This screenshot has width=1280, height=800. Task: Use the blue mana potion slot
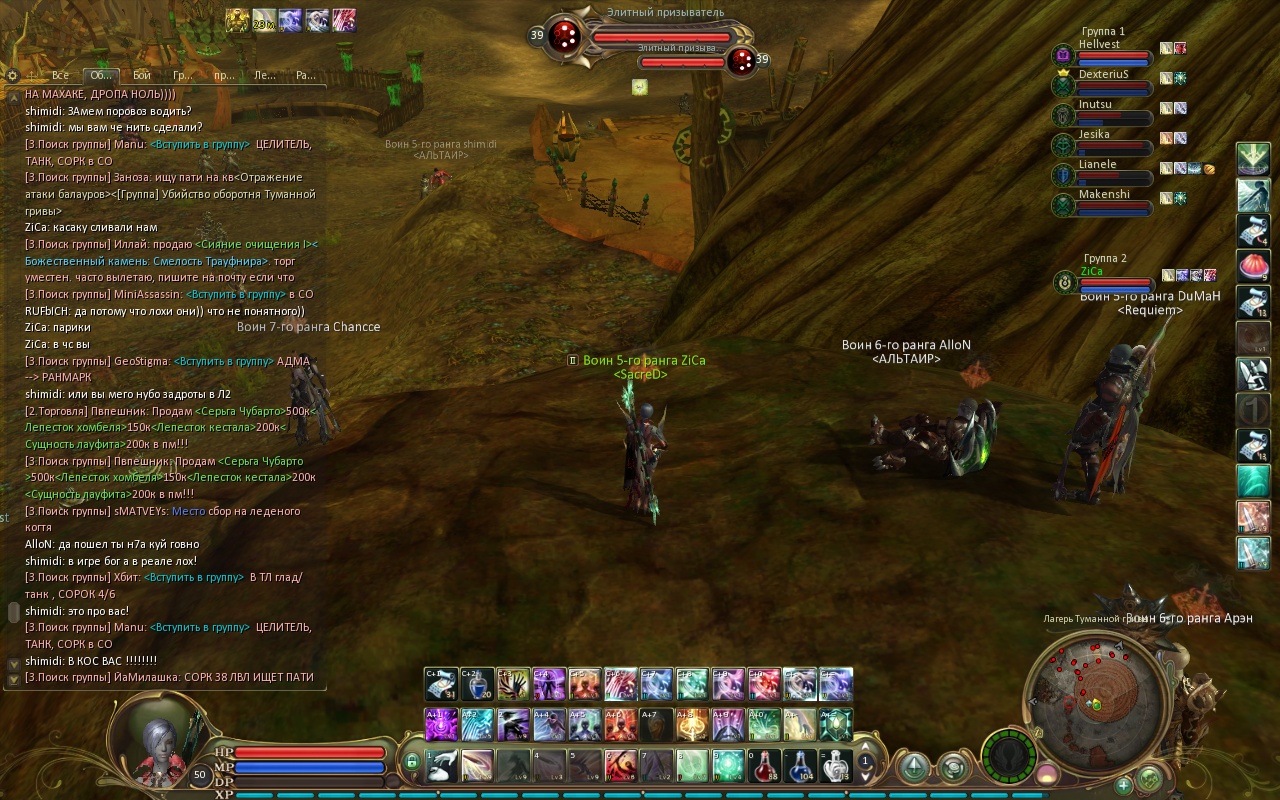(800, 766)
